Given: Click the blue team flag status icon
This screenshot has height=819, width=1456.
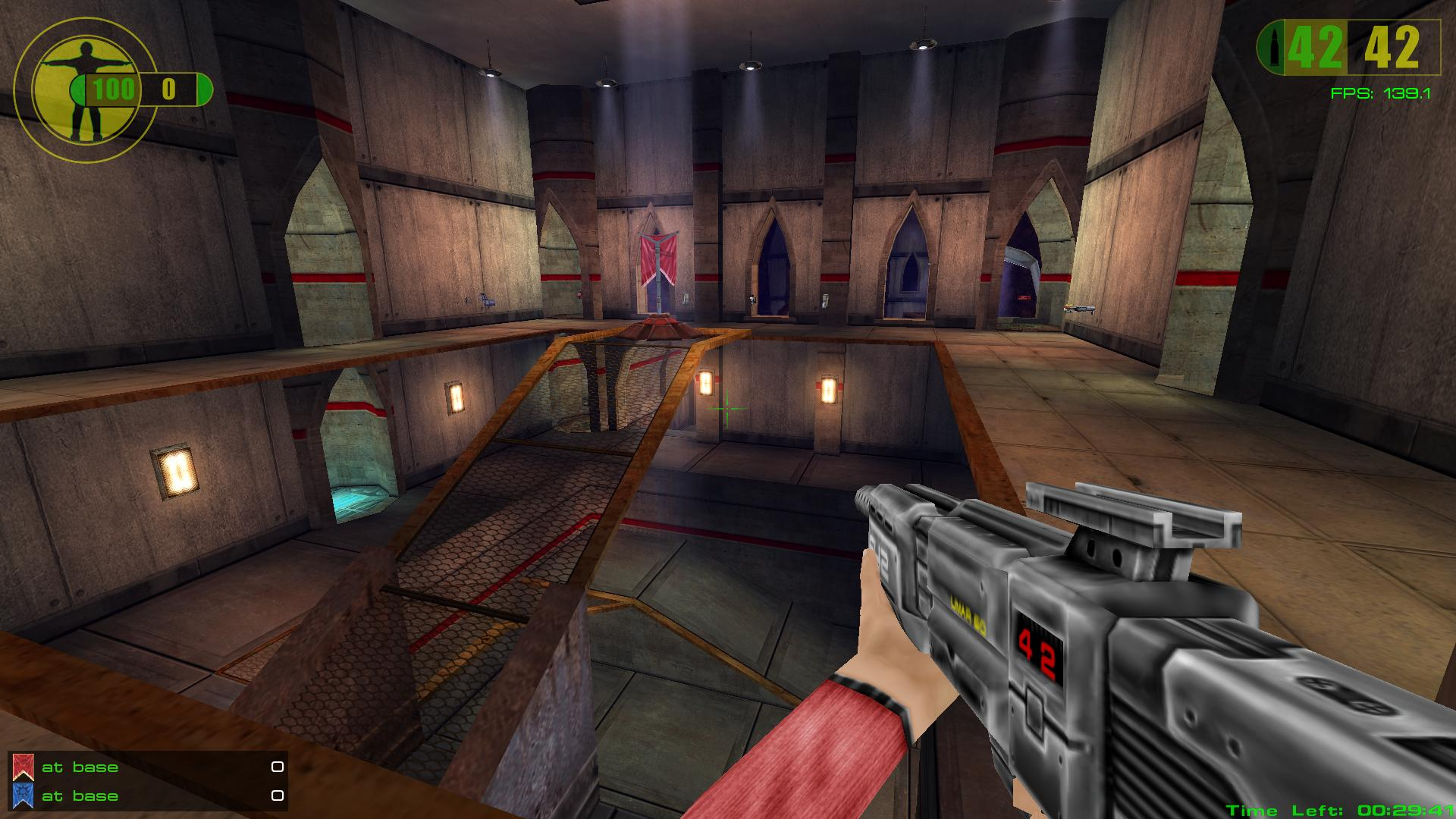Looking at the screenshot, I should [23, 795].
